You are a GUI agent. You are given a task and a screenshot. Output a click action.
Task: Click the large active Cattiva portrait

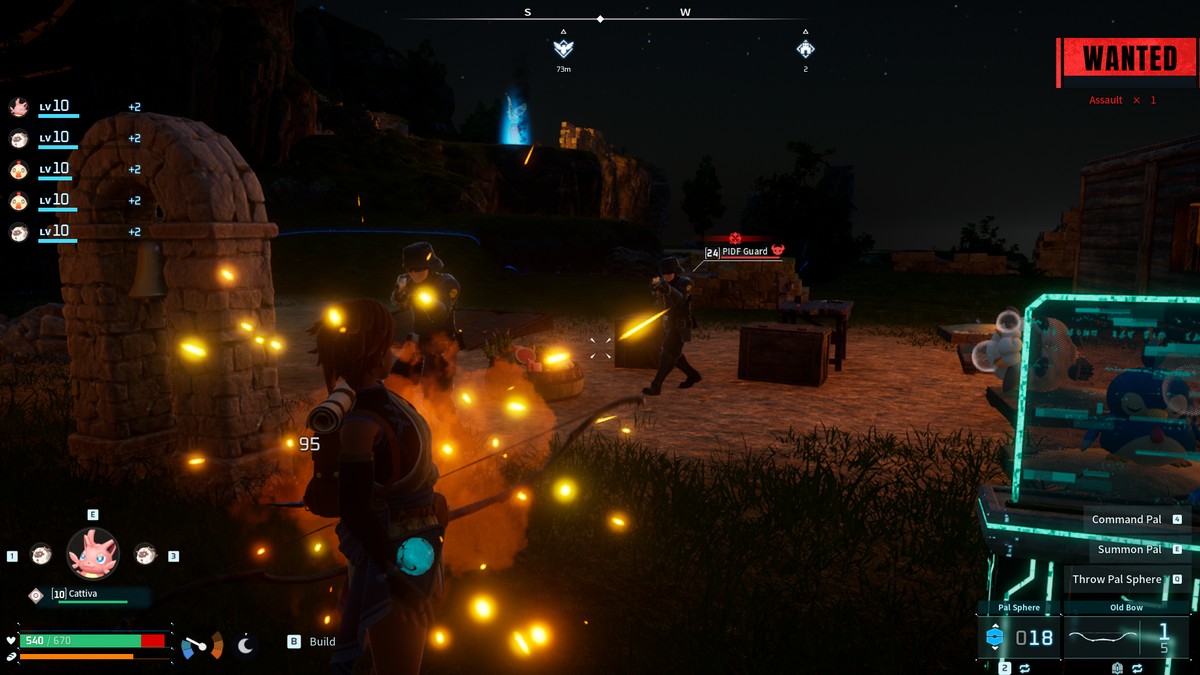click(92, 553)
